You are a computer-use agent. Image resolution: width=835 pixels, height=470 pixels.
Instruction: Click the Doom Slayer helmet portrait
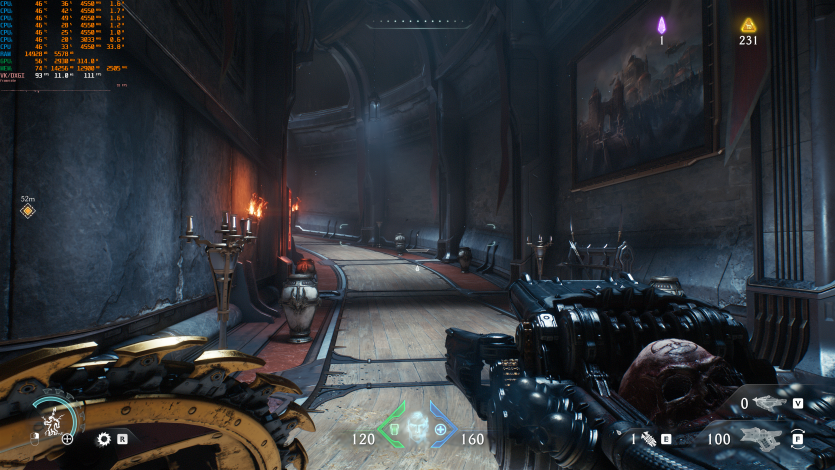[417, 426]
